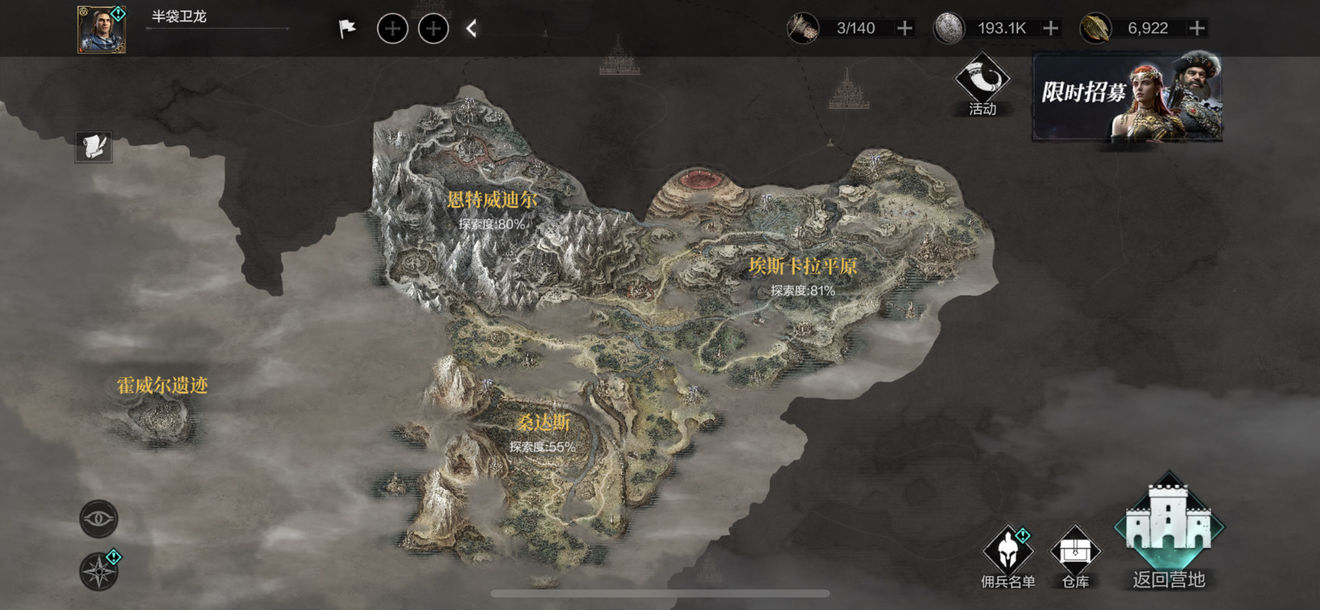Open the player avatar portrait
Image resolution: width=1320 pixels, height=610 pixels.
coord(102,30)
